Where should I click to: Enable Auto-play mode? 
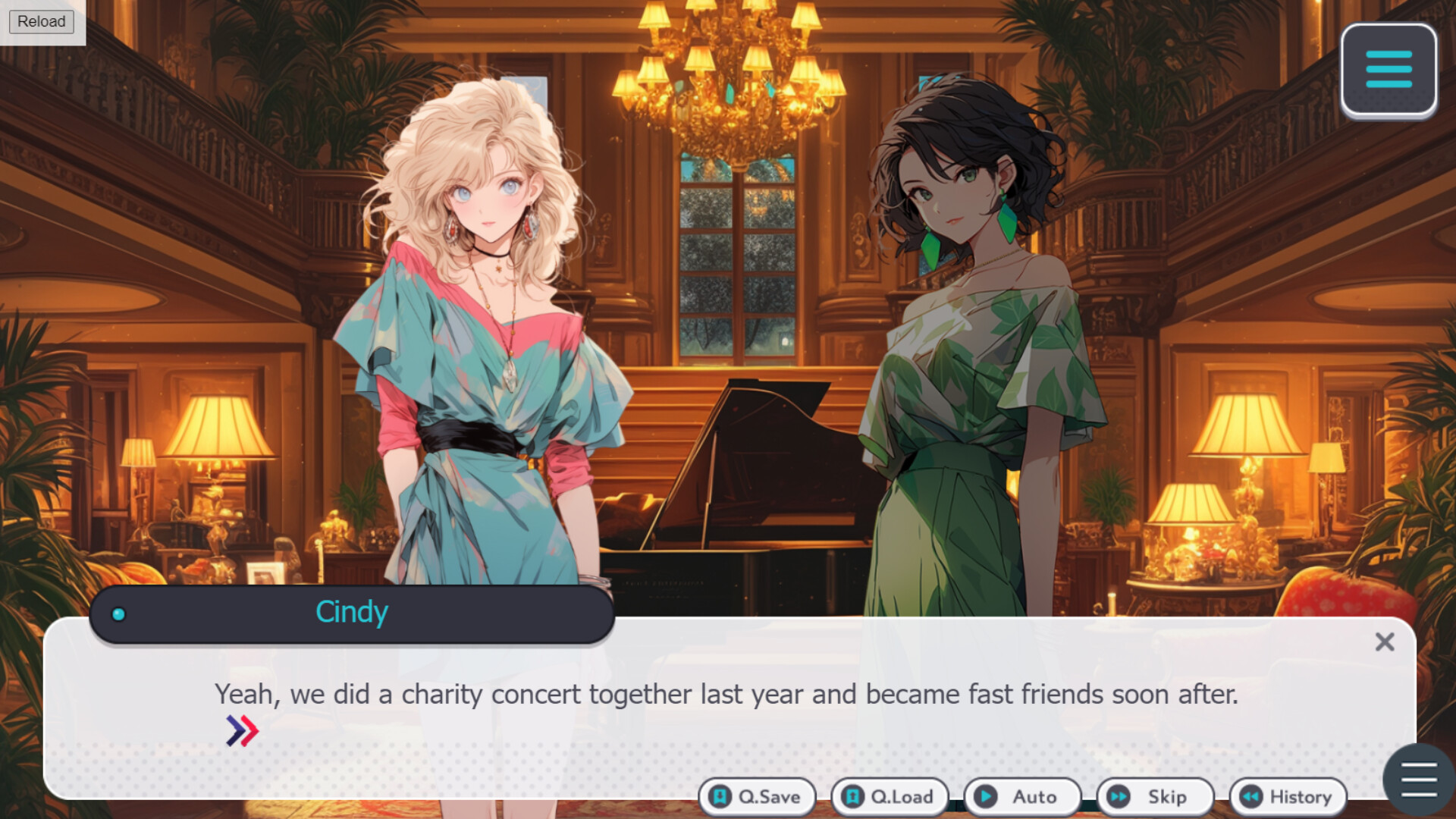pos(1023,797)
